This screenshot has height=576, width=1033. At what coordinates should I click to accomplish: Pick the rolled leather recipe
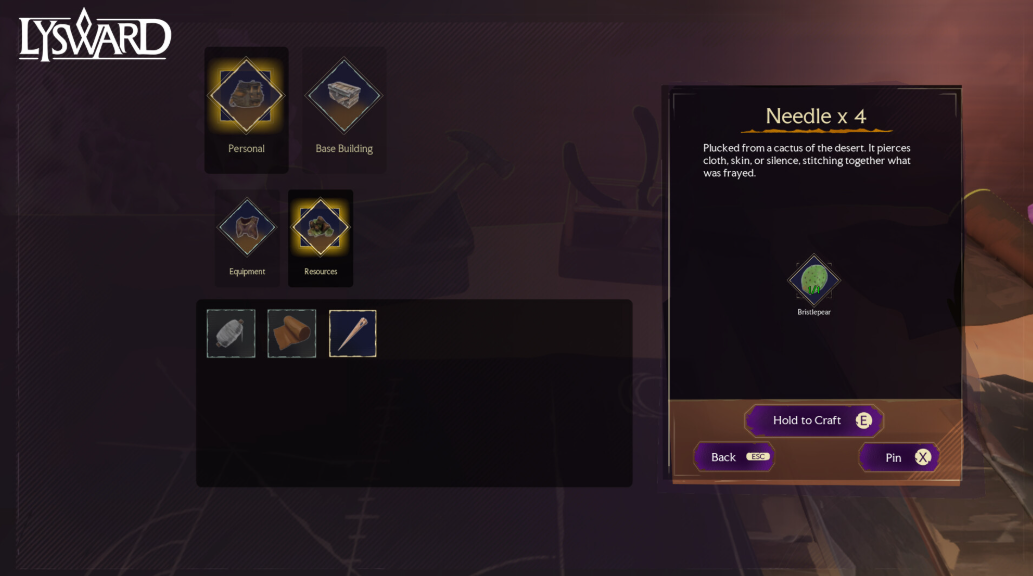(x=292, y=333)
